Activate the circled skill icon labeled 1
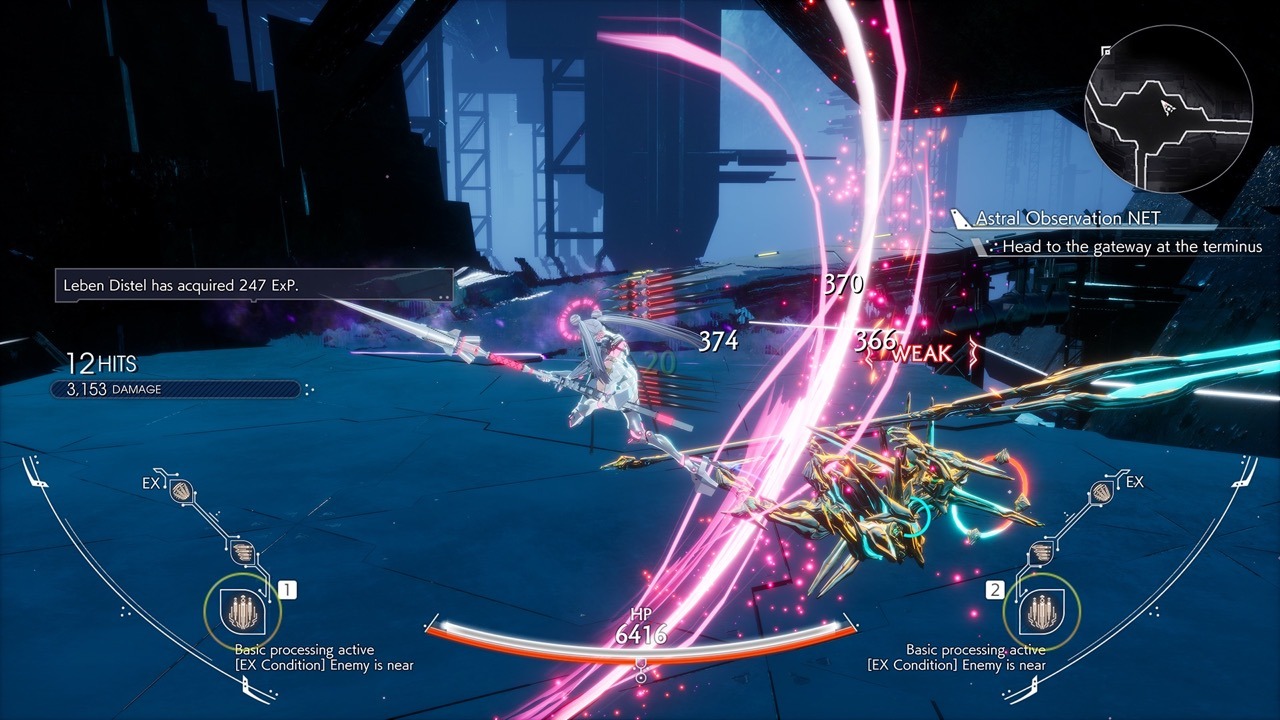 236,609
